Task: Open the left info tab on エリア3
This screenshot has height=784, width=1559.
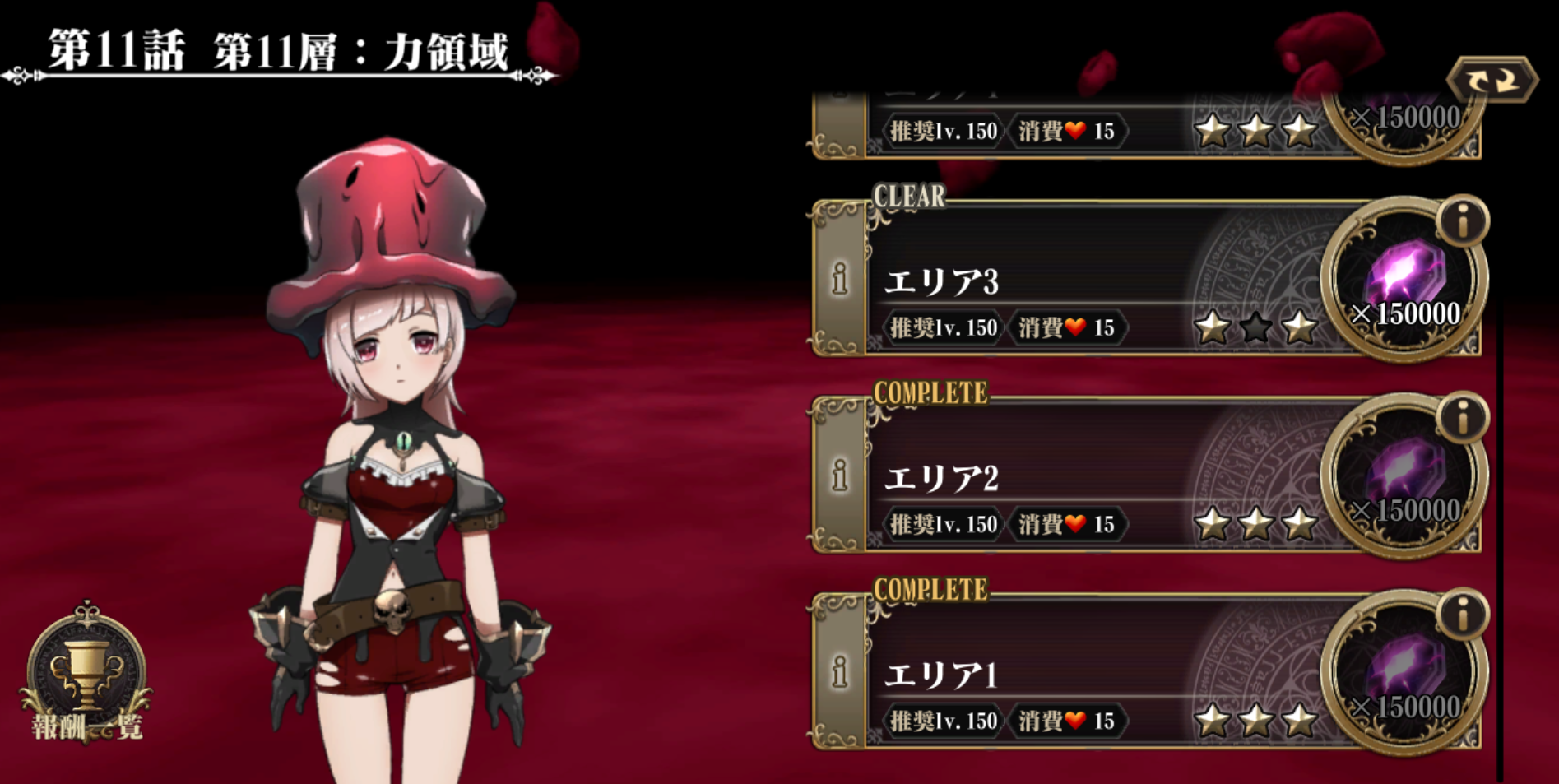Action: click(x=839, y=280)
